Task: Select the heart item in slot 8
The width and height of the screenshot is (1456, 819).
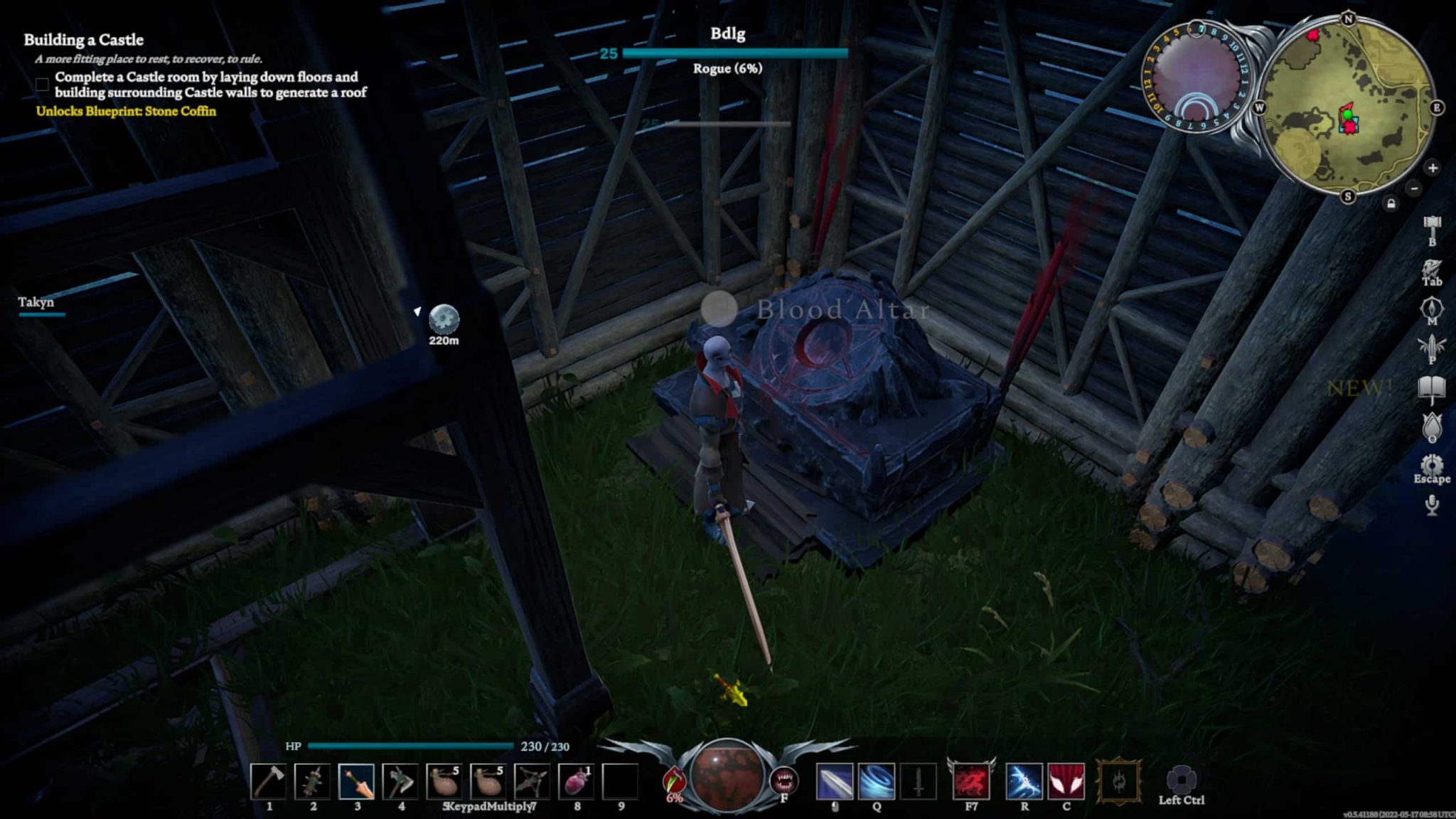Action: (x=576, y=781)
